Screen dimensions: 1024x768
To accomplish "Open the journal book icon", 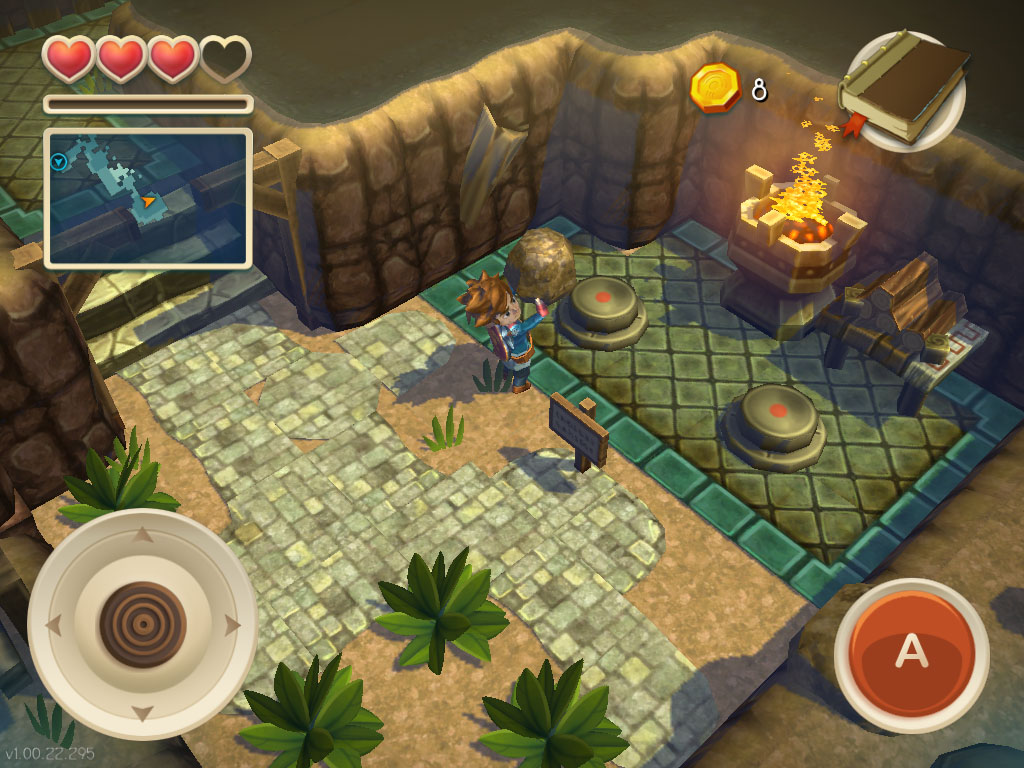I will point(905,90).
